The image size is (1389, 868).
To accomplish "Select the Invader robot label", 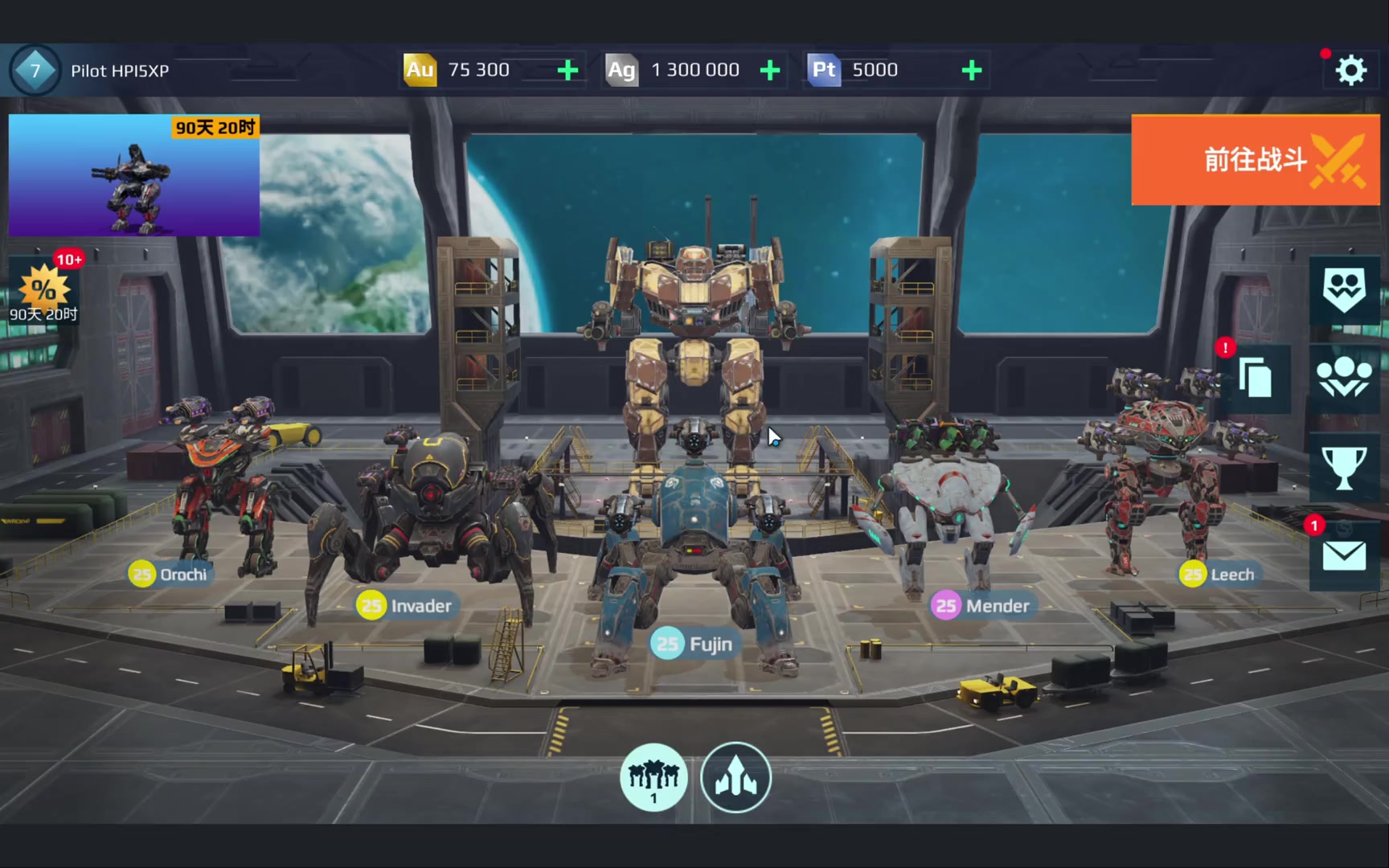I will (x=406, y=605).
